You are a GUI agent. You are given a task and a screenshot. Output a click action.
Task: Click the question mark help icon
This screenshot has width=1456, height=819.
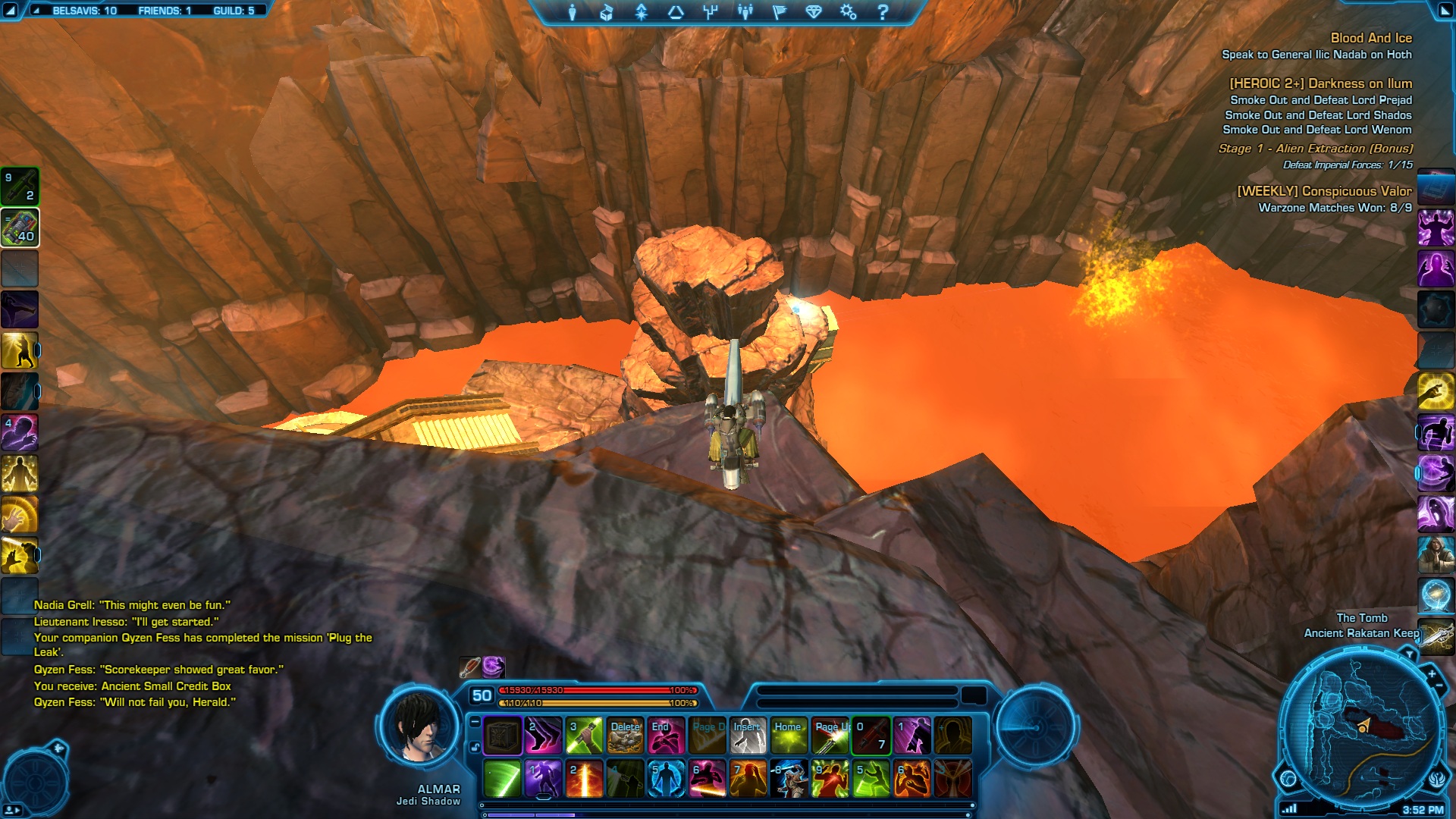click(x=883, y=12)
